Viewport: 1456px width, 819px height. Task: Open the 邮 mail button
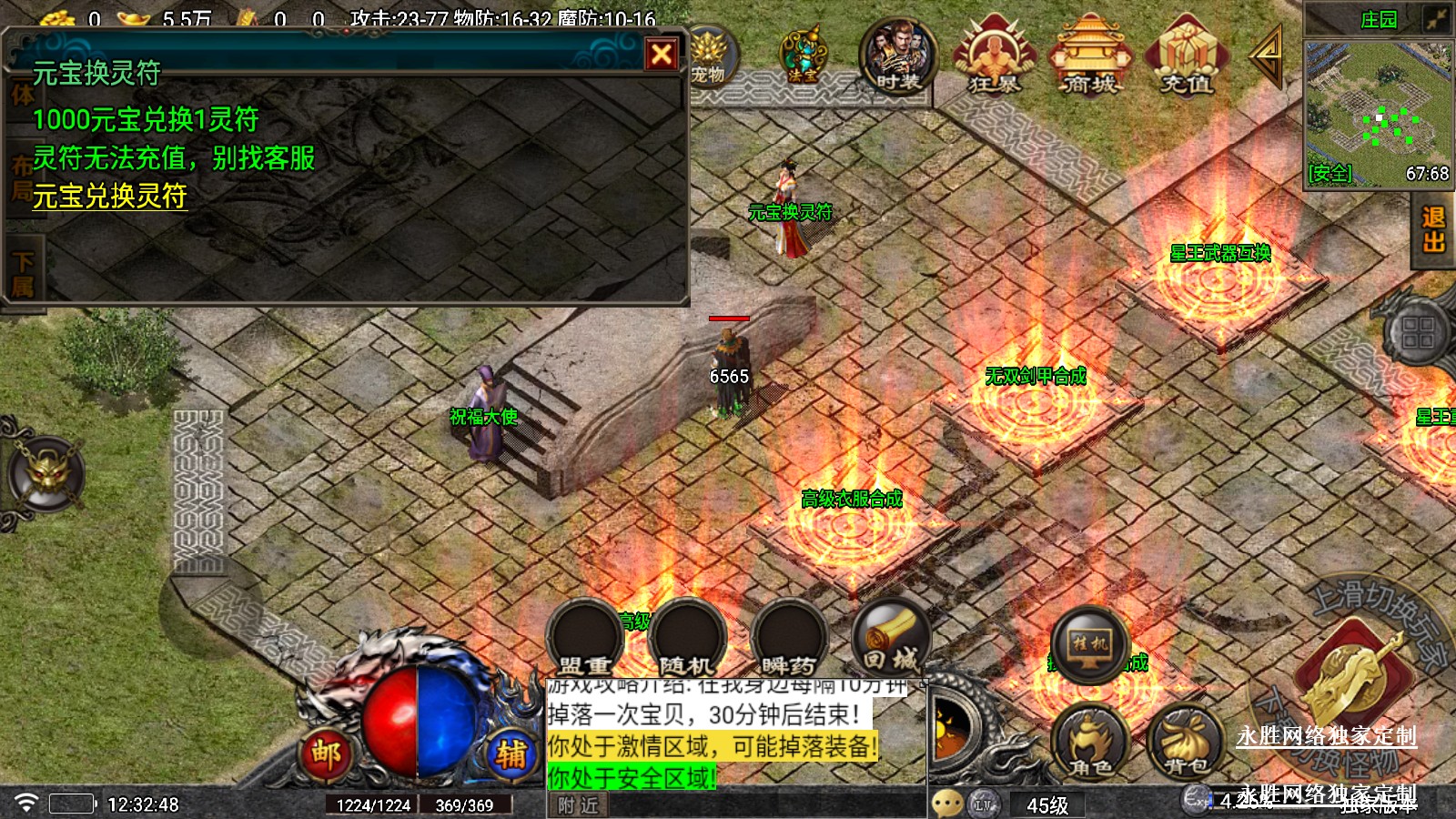(326, 754)
